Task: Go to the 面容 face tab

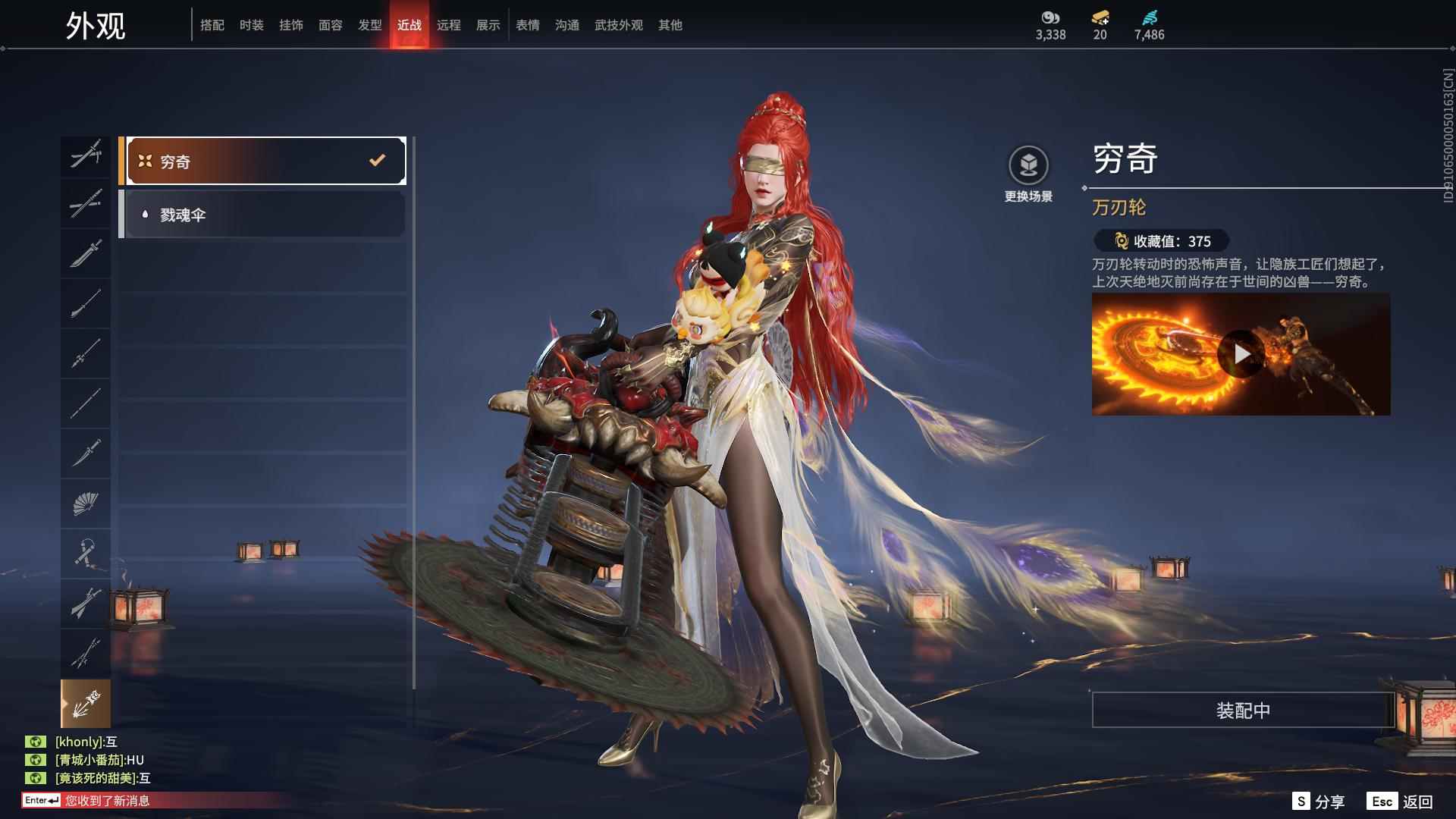Action: click(x=331, y=25)
